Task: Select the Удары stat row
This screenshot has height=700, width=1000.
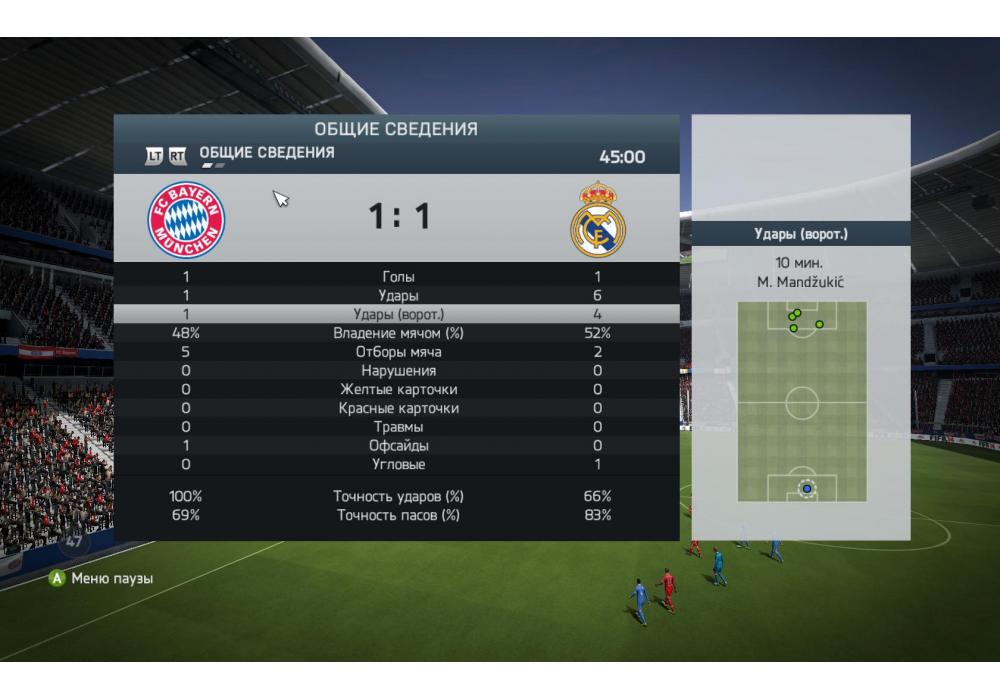Action: tap(397, 296)
